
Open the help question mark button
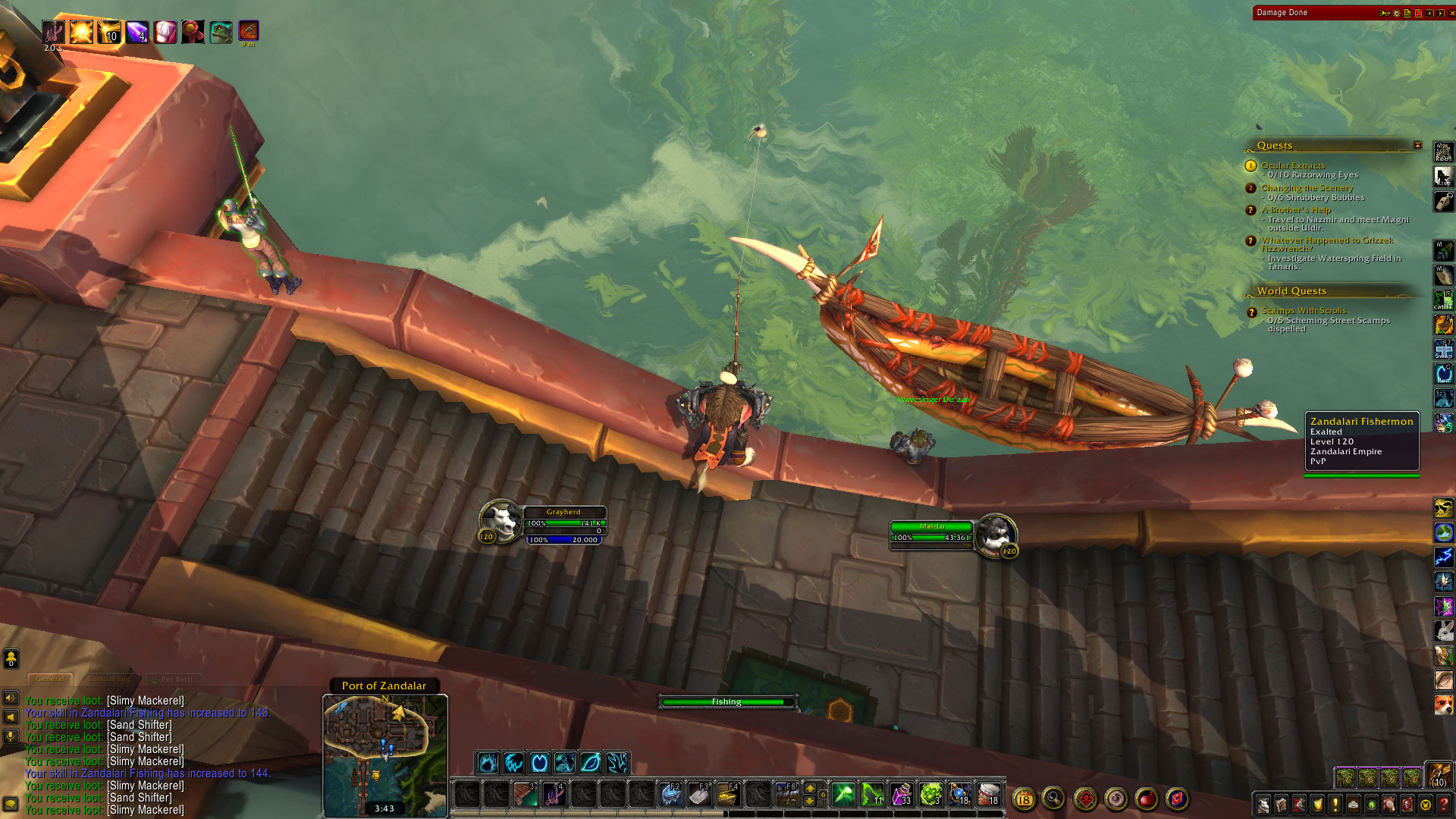(1444, 804)
